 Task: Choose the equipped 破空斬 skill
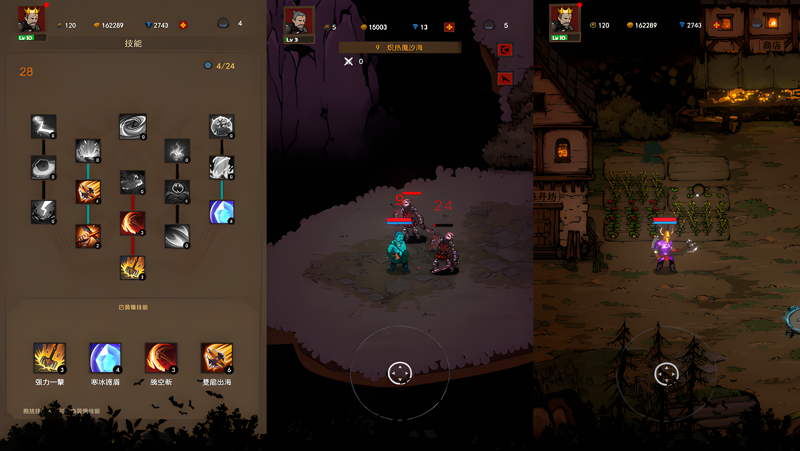point(160,357)
